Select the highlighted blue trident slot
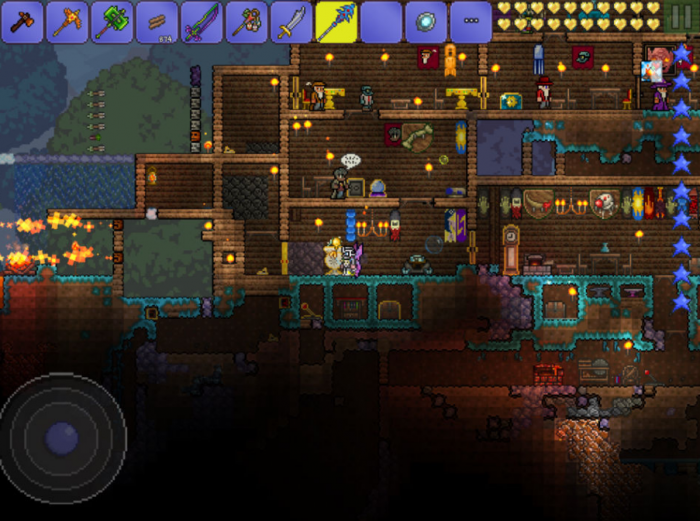This screenshot has width=700, height=521. [x=336, y=22]
